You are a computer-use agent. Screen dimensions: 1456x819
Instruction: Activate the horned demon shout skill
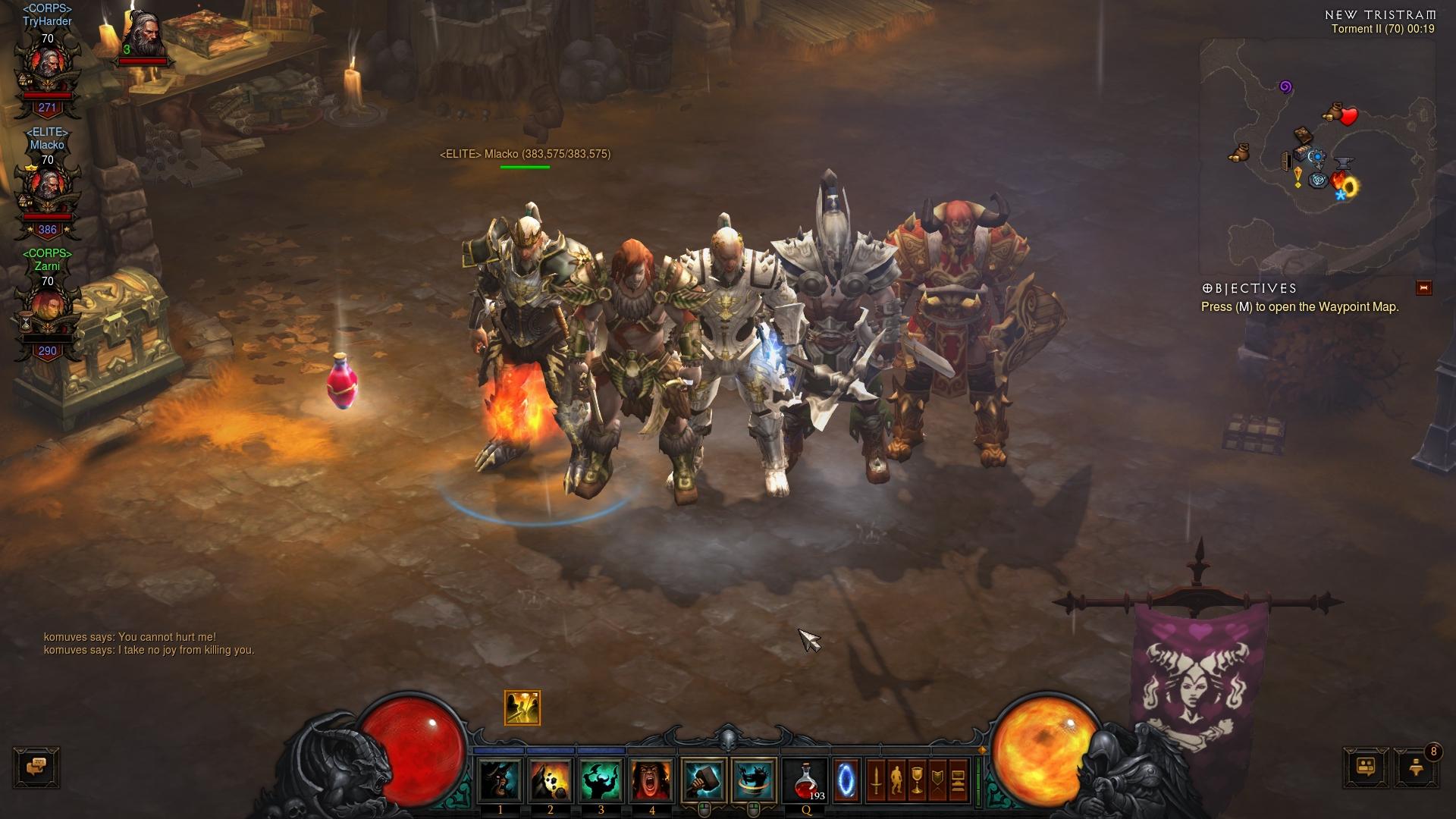(500, 781)
